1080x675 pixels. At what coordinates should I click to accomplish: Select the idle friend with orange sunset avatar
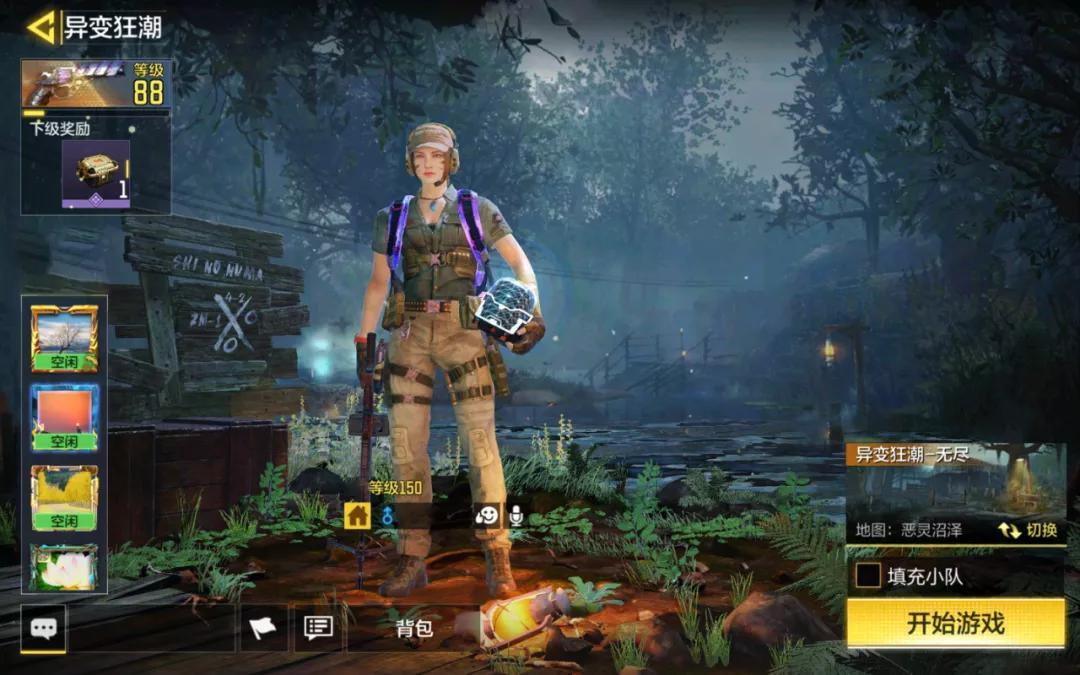65,417
